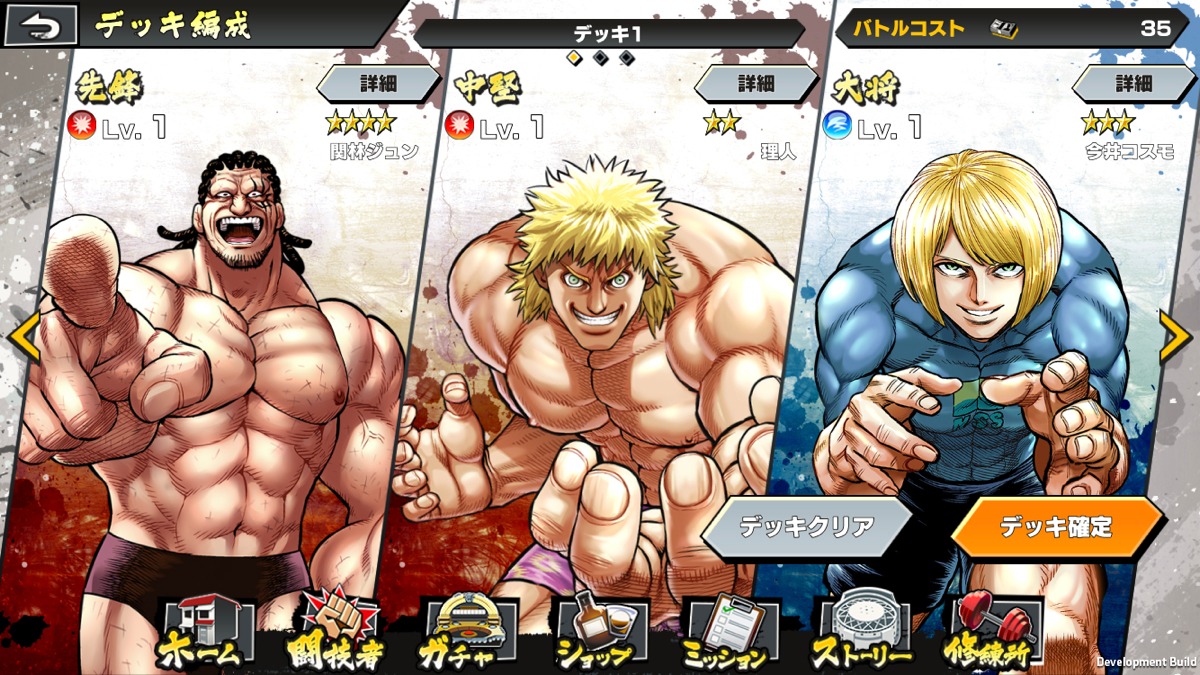This screenshot has height=675, width=1200.
Task: Open 詳細 details for 先鋒 関林ジュン
Action: click(378, 84)
